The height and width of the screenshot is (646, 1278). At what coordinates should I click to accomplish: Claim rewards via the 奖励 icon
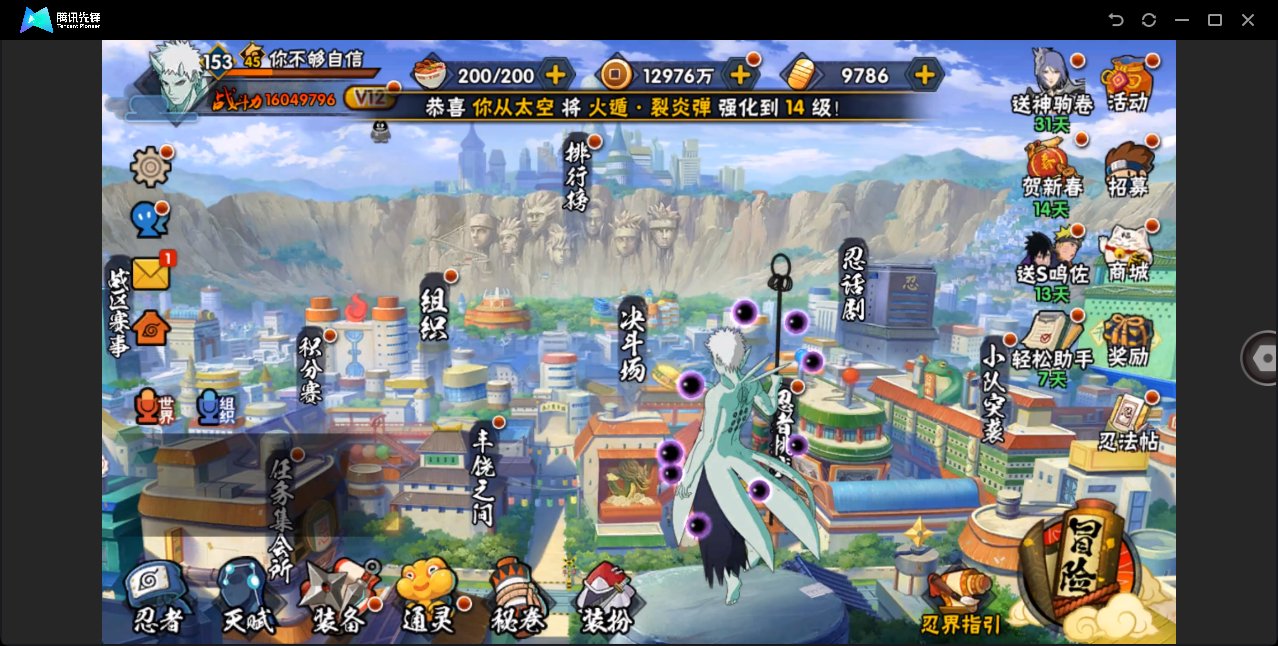[1128, 340]
